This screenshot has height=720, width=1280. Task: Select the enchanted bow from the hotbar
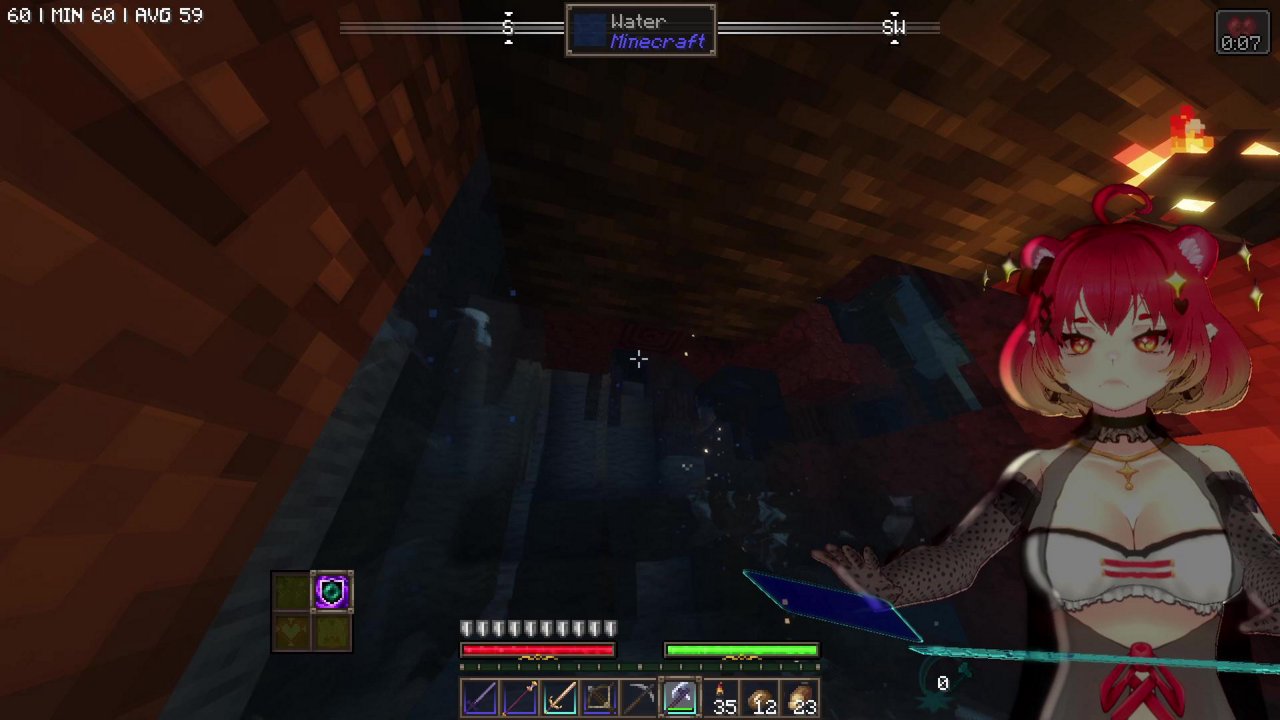[520, 698]
